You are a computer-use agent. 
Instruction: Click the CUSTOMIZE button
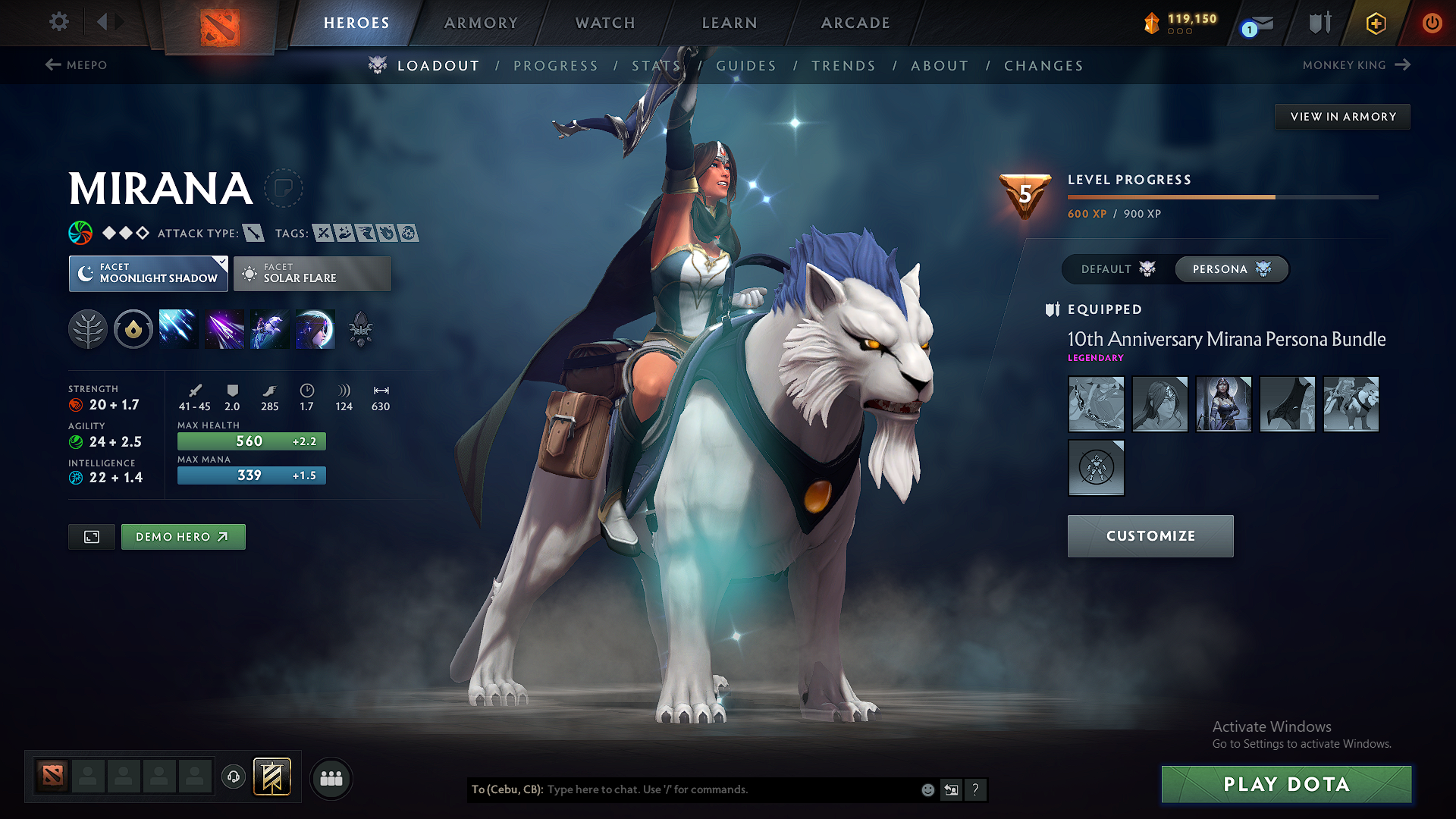[x=1150, y=536]
